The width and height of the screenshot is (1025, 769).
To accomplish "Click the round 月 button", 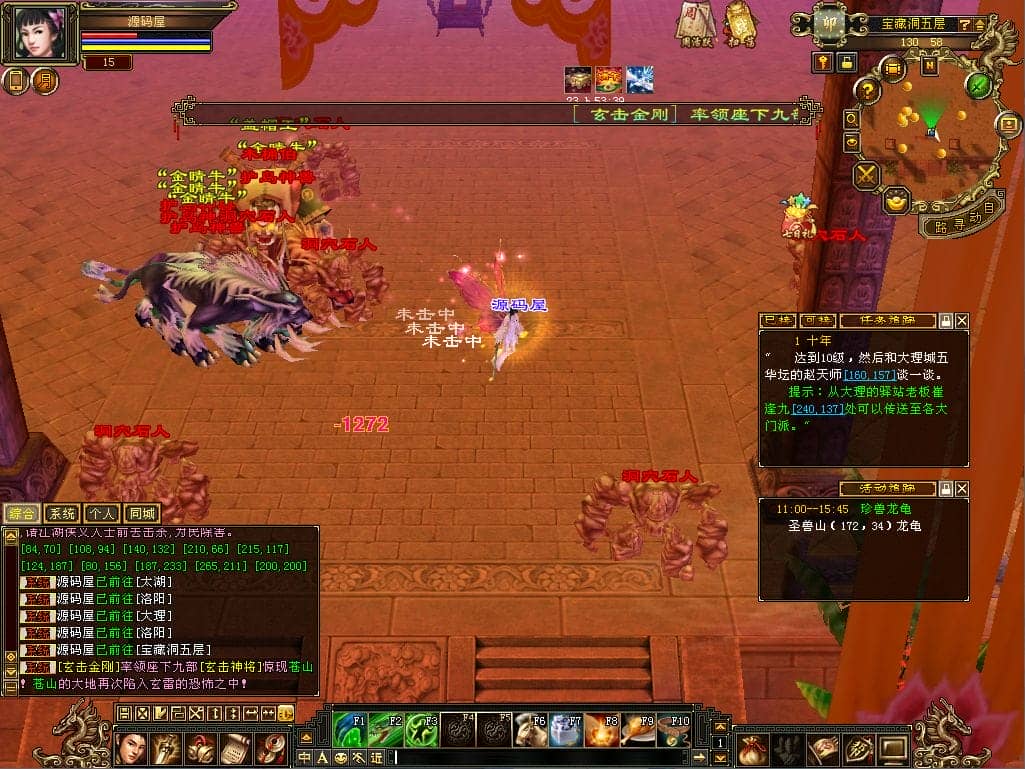I will [46, 81].
